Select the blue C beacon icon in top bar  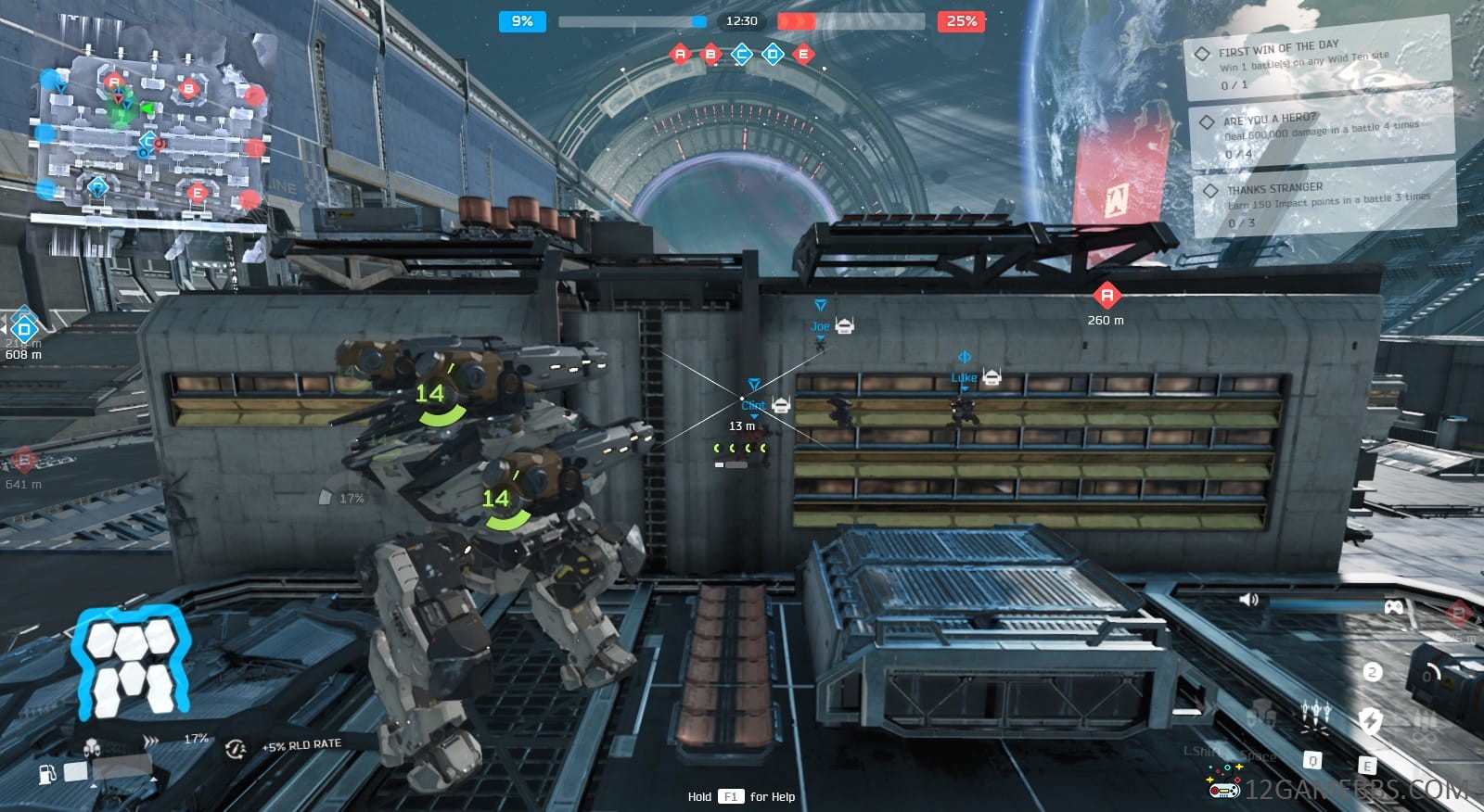[x=741, y=55]
